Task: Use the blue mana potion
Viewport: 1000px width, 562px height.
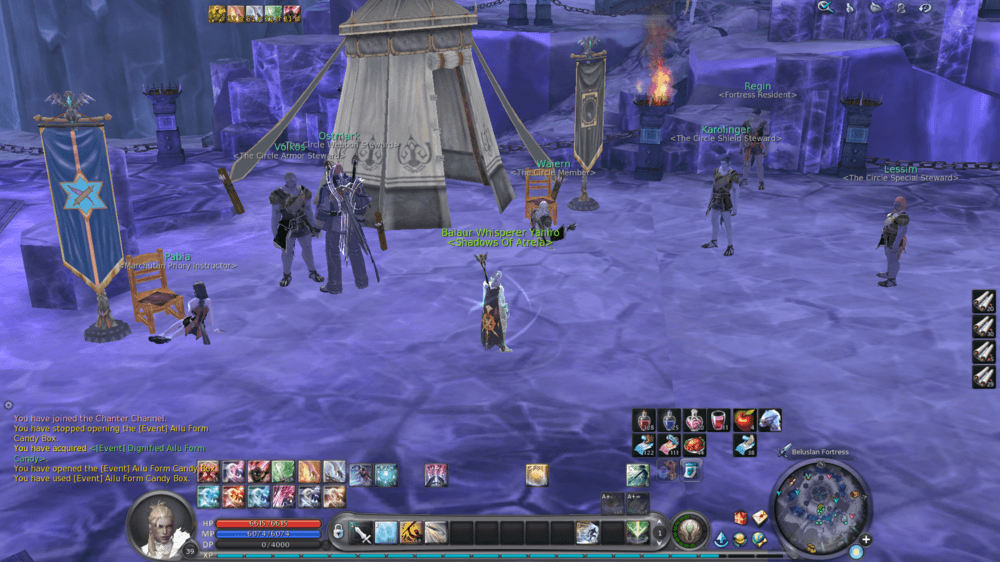Action: [670, 420]
